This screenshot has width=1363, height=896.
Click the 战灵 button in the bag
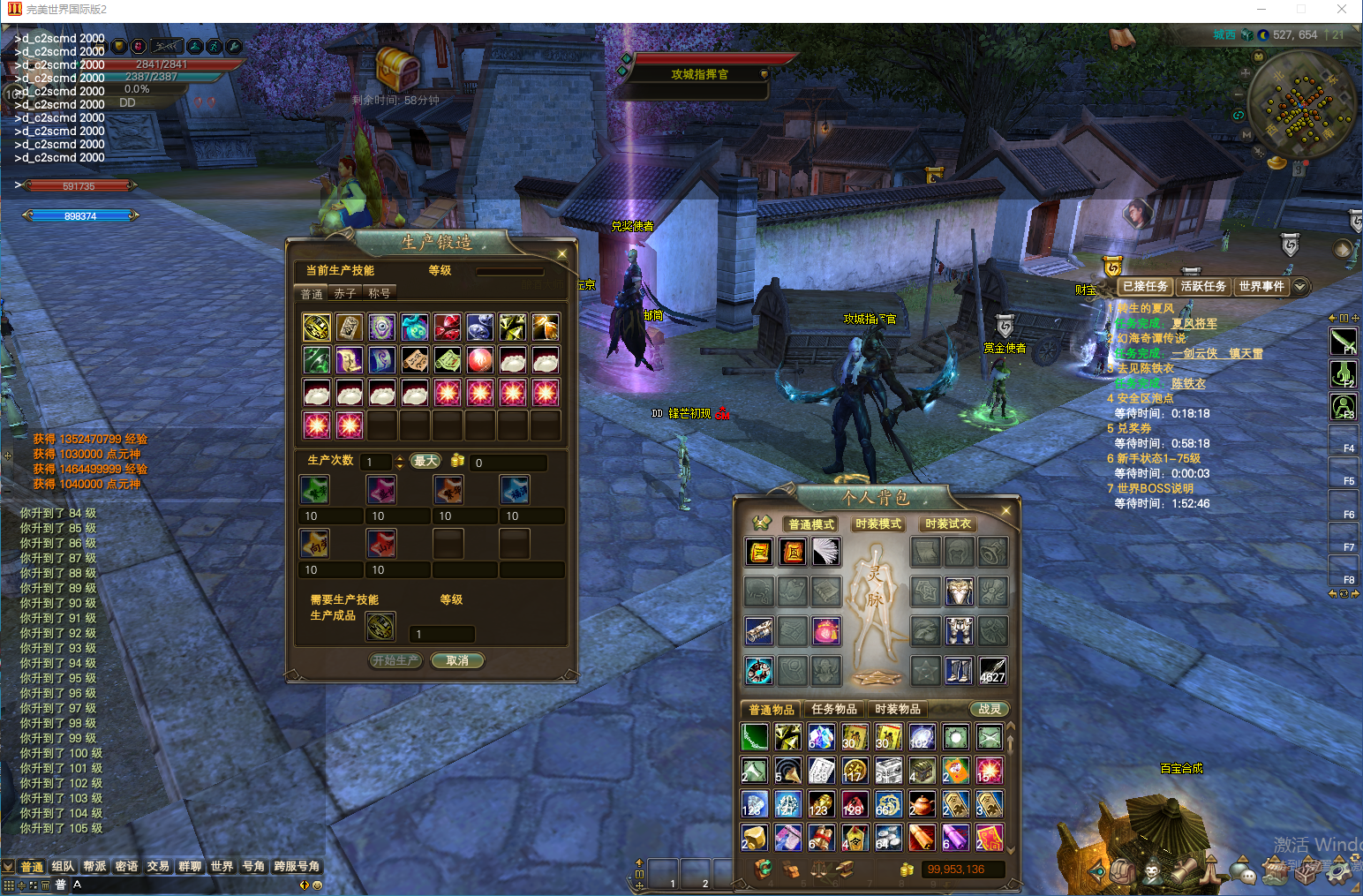pos(990,709)
